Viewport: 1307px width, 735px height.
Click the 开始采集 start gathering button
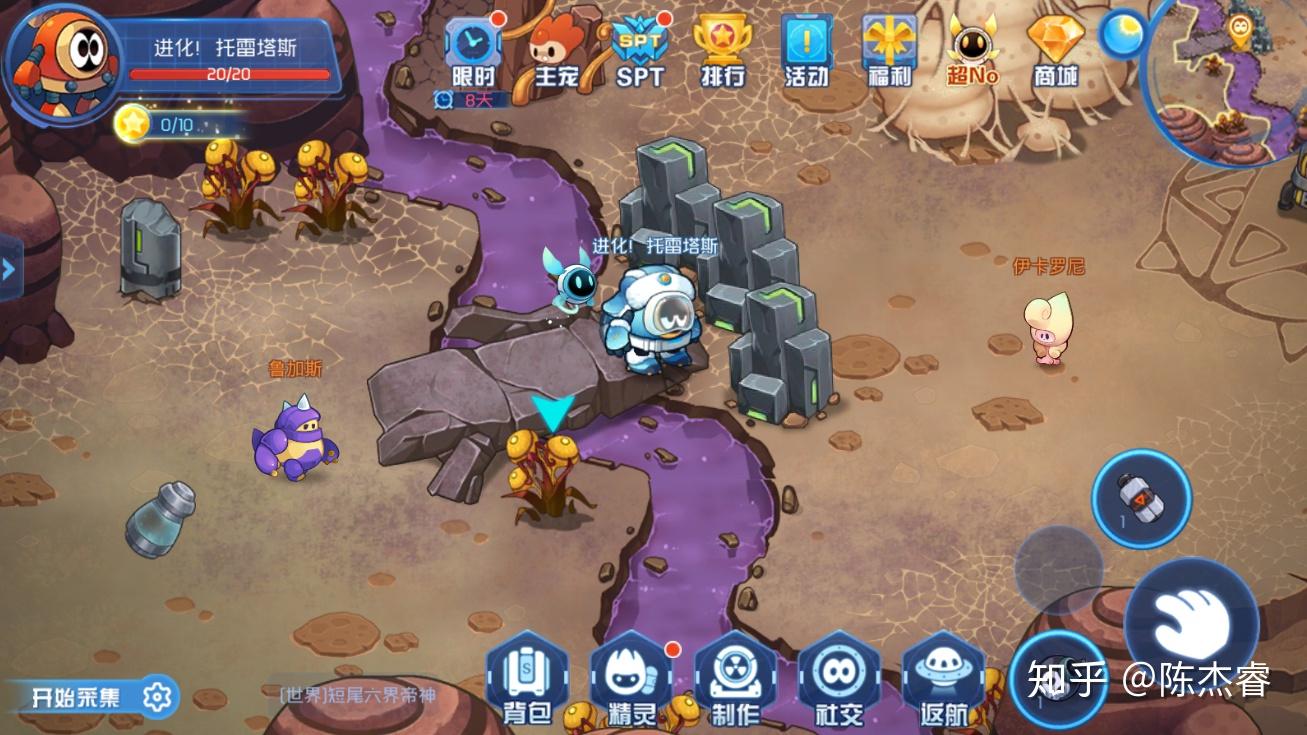click(x=92, y=697)
